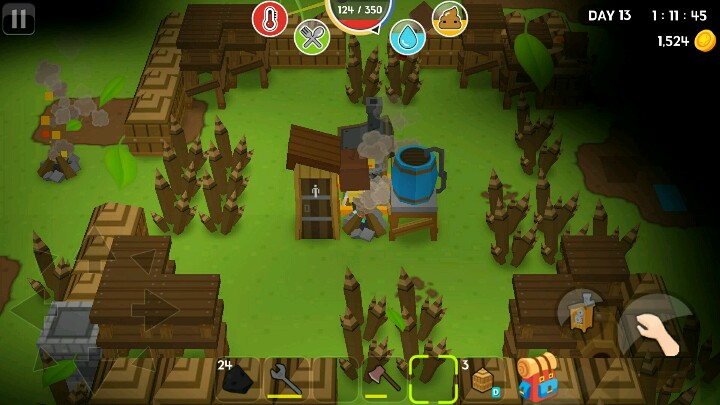The height and width of the screenshot is (405, 720).
Task: Select the wooden crate slot with 3
Action: coord(483,379)
